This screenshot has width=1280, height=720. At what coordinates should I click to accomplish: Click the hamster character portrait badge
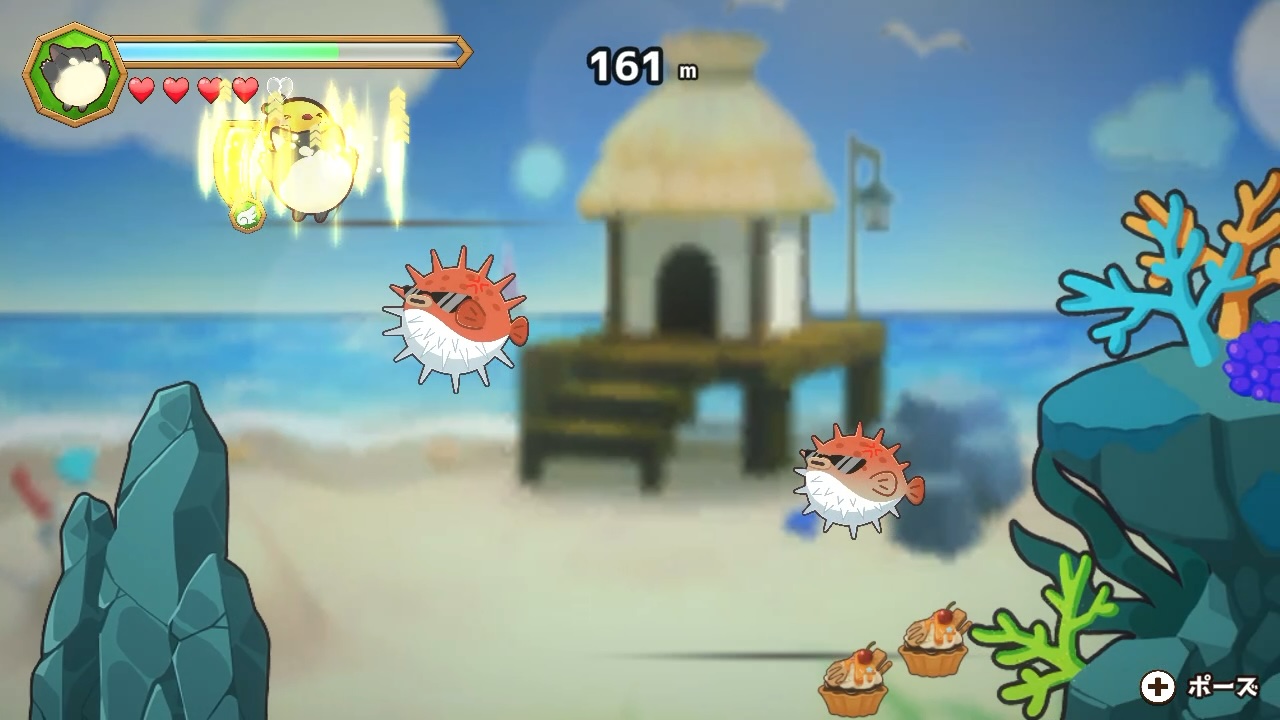point(73,74)
